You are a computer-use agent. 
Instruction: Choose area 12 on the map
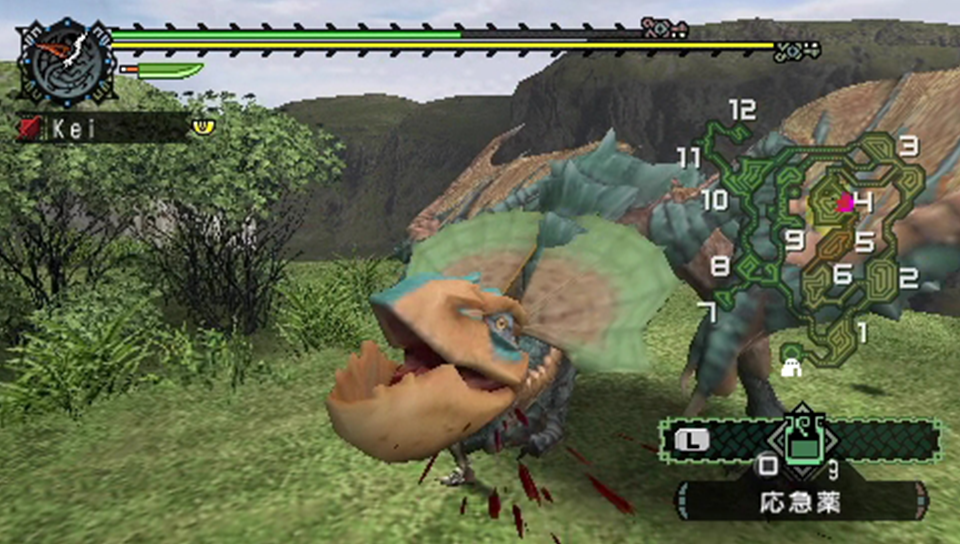[x=741, y=110]
